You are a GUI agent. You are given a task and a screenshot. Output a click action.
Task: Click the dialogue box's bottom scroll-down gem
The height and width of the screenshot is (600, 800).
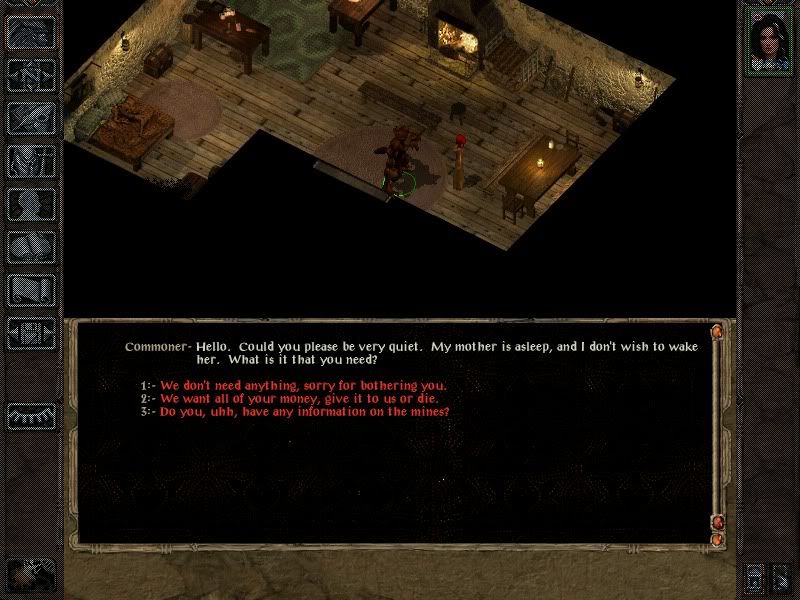point(717,540)
